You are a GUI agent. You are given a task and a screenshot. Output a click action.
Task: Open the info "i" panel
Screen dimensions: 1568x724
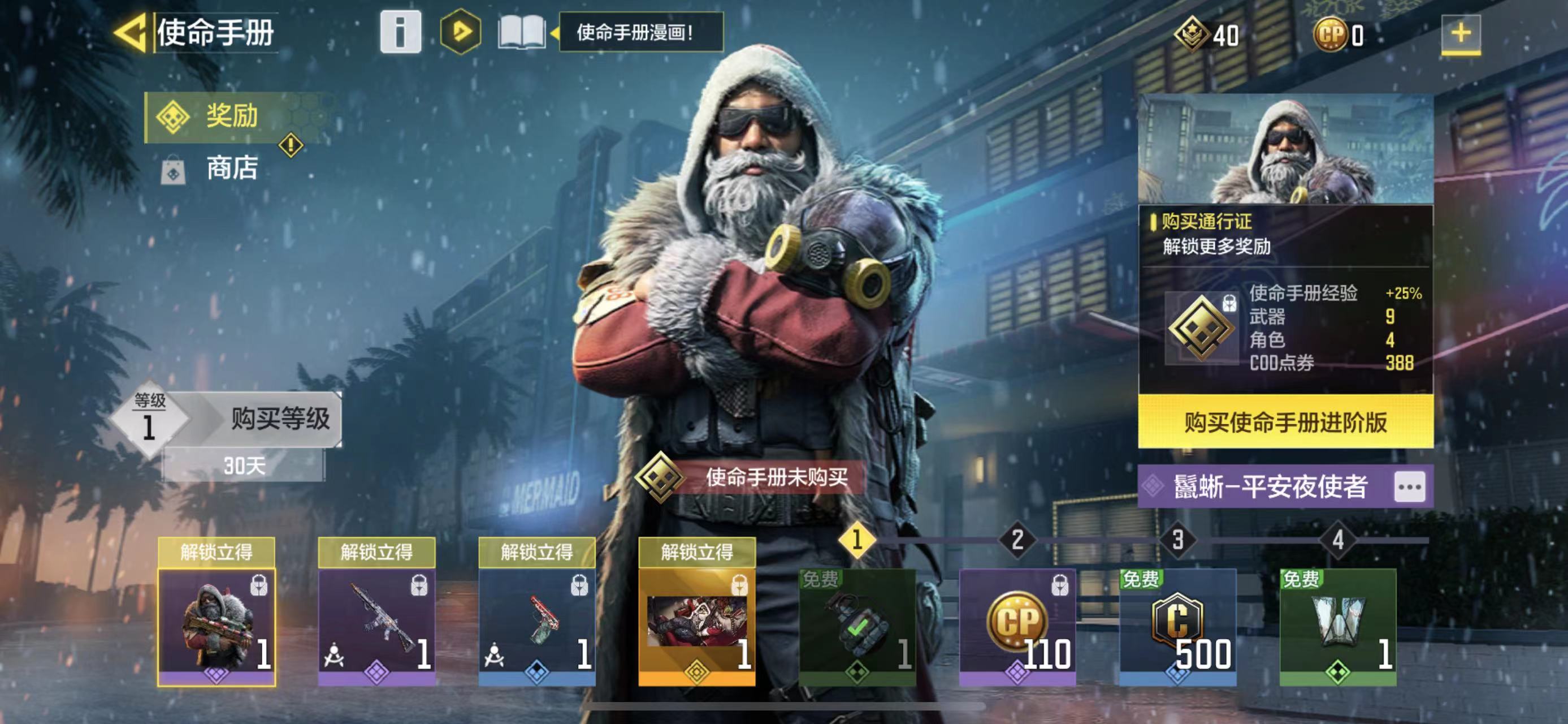(x=400, y=32)
